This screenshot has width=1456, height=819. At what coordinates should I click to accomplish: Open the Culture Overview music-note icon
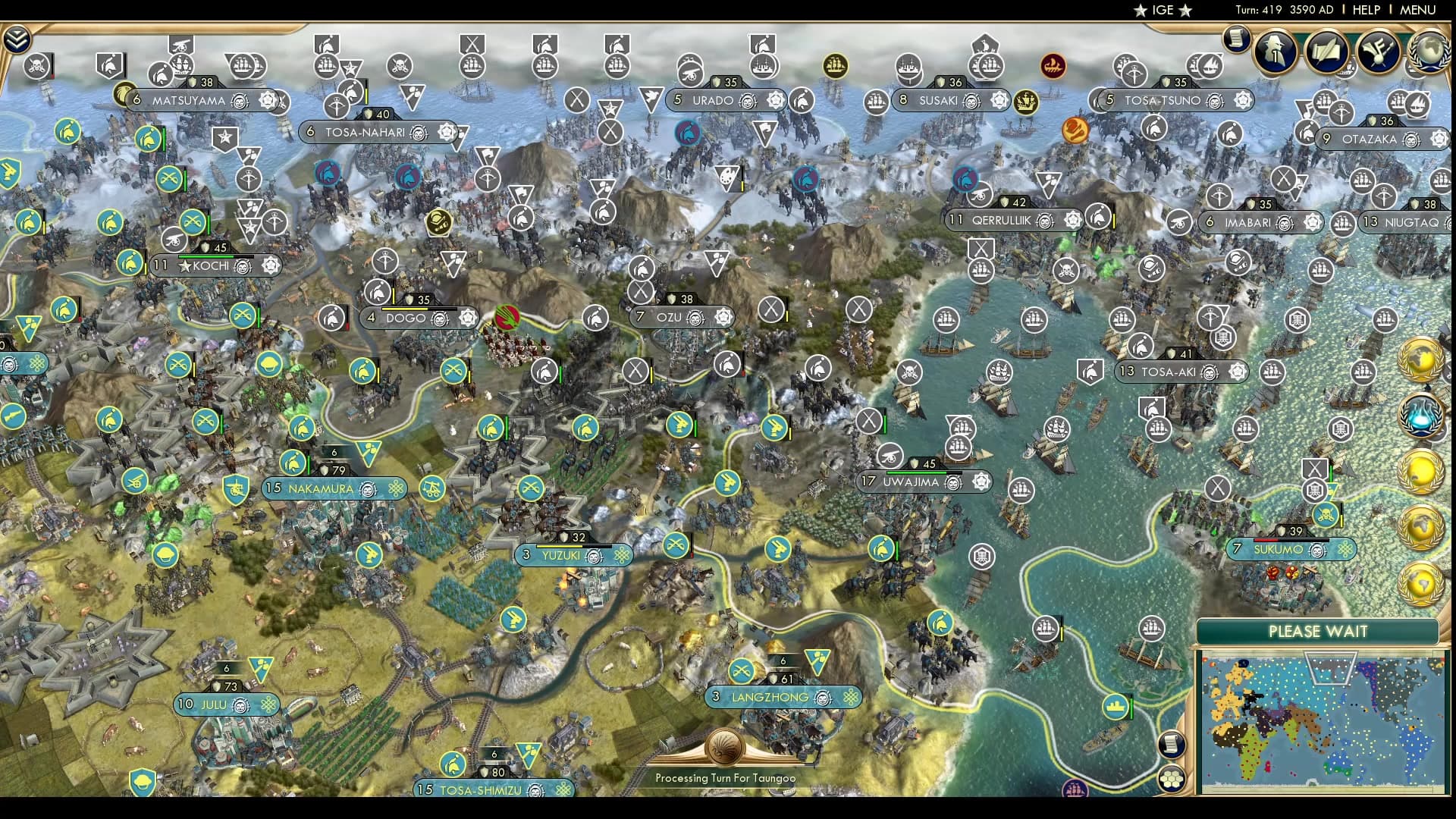(x=1377, y=52)
